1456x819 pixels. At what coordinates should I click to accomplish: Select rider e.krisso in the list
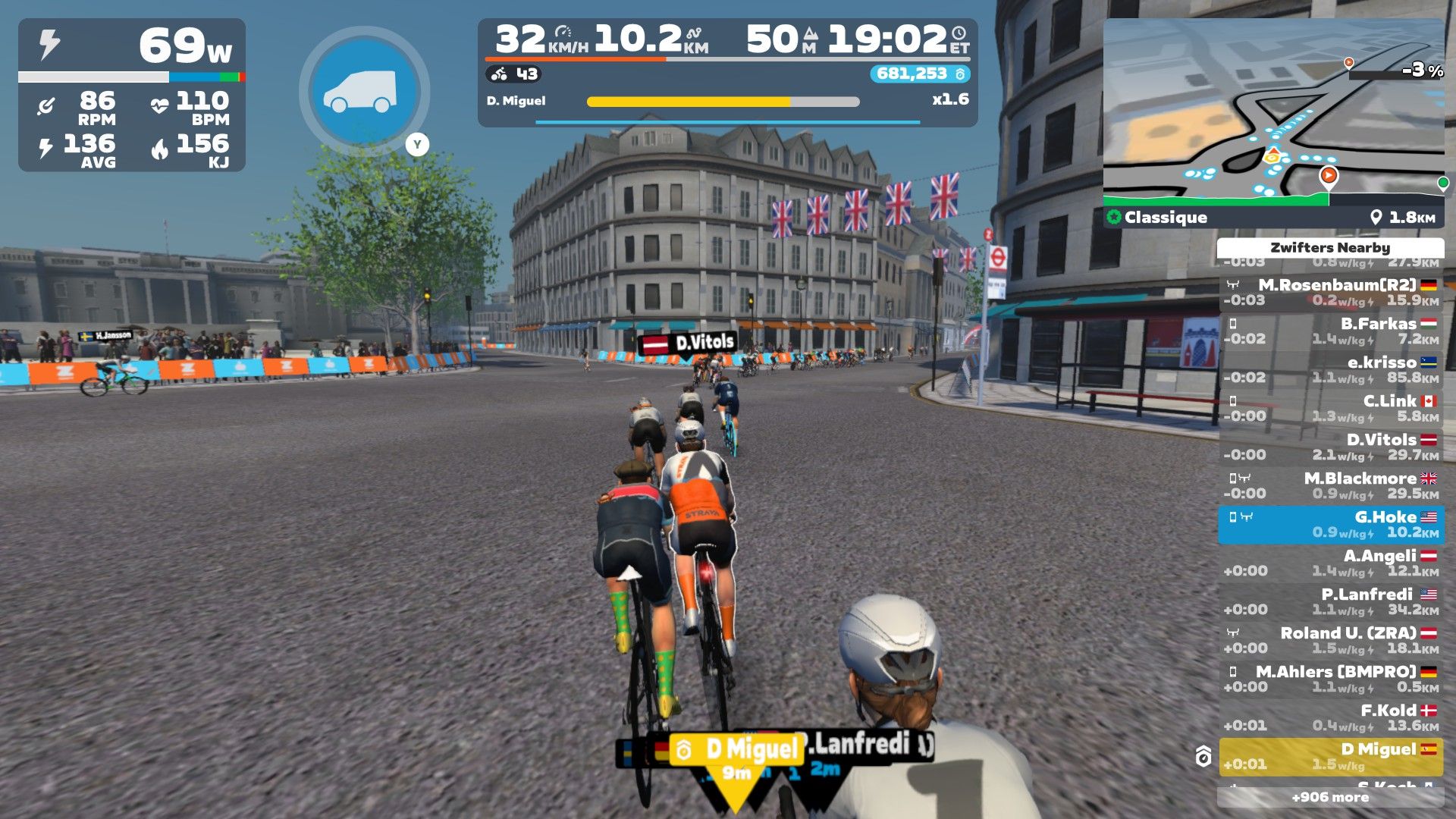coord(1331,370)
